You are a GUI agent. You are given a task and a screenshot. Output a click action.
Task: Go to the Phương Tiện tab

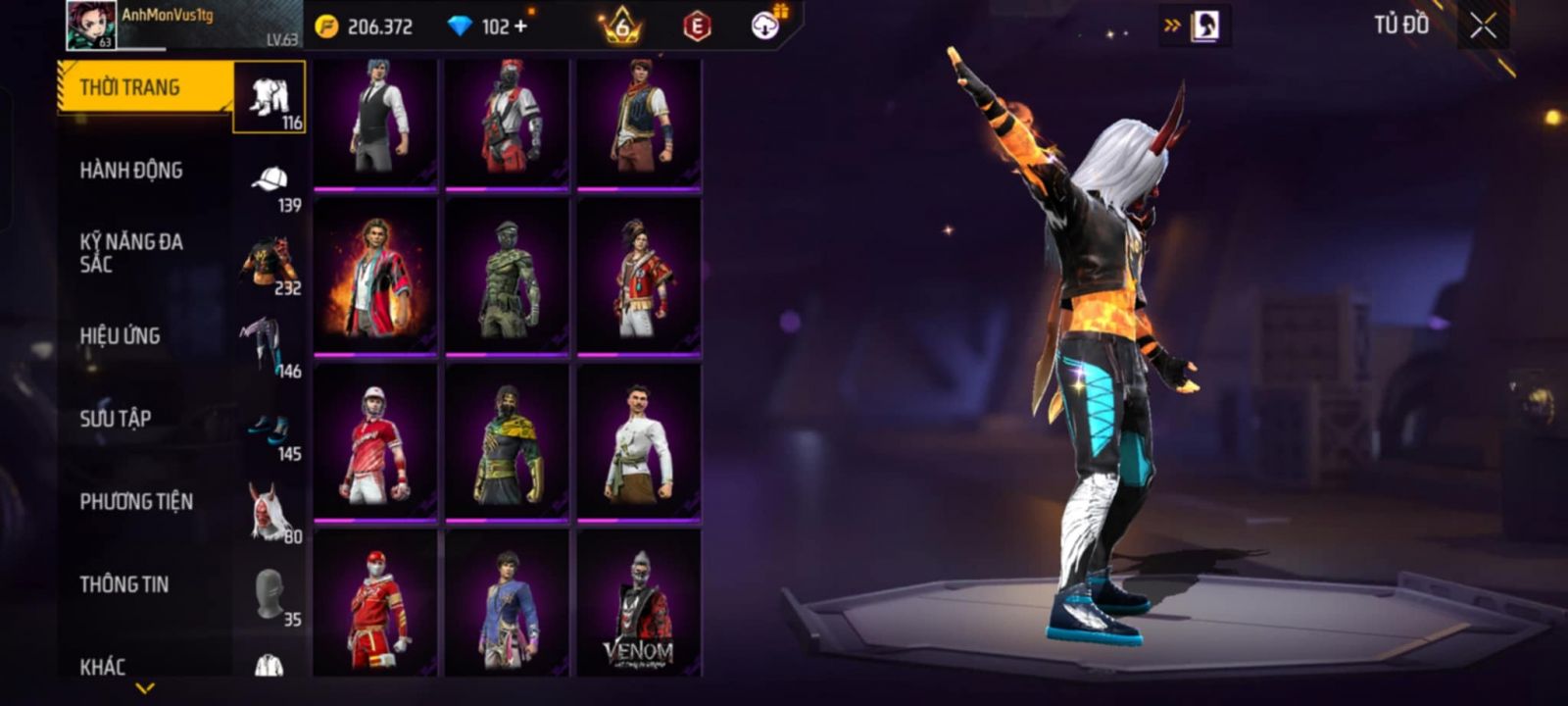[145, 502]
